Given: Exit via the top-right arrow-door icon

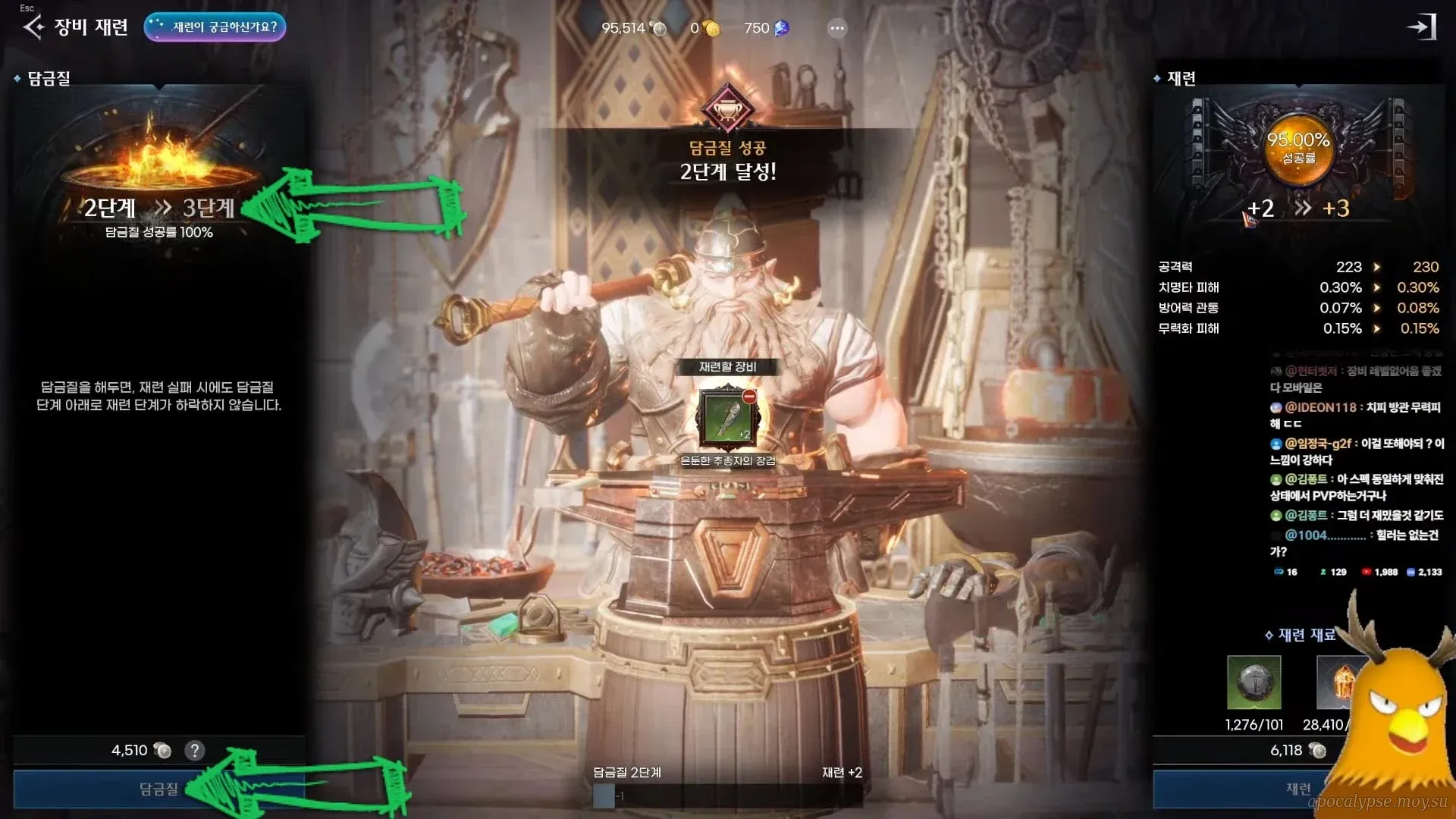Looking at the screenshot, I should point(1422,27).
